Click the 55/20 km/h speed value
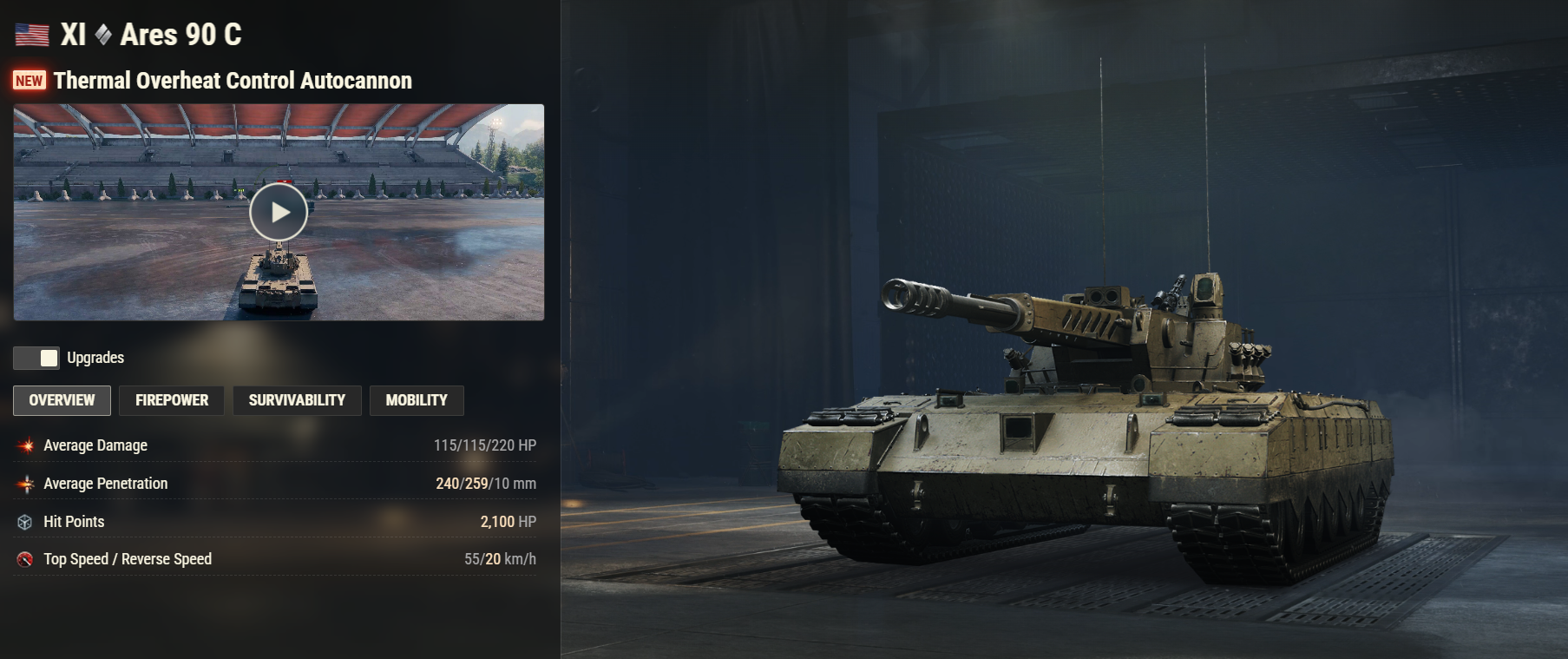 tap(501, 559)
